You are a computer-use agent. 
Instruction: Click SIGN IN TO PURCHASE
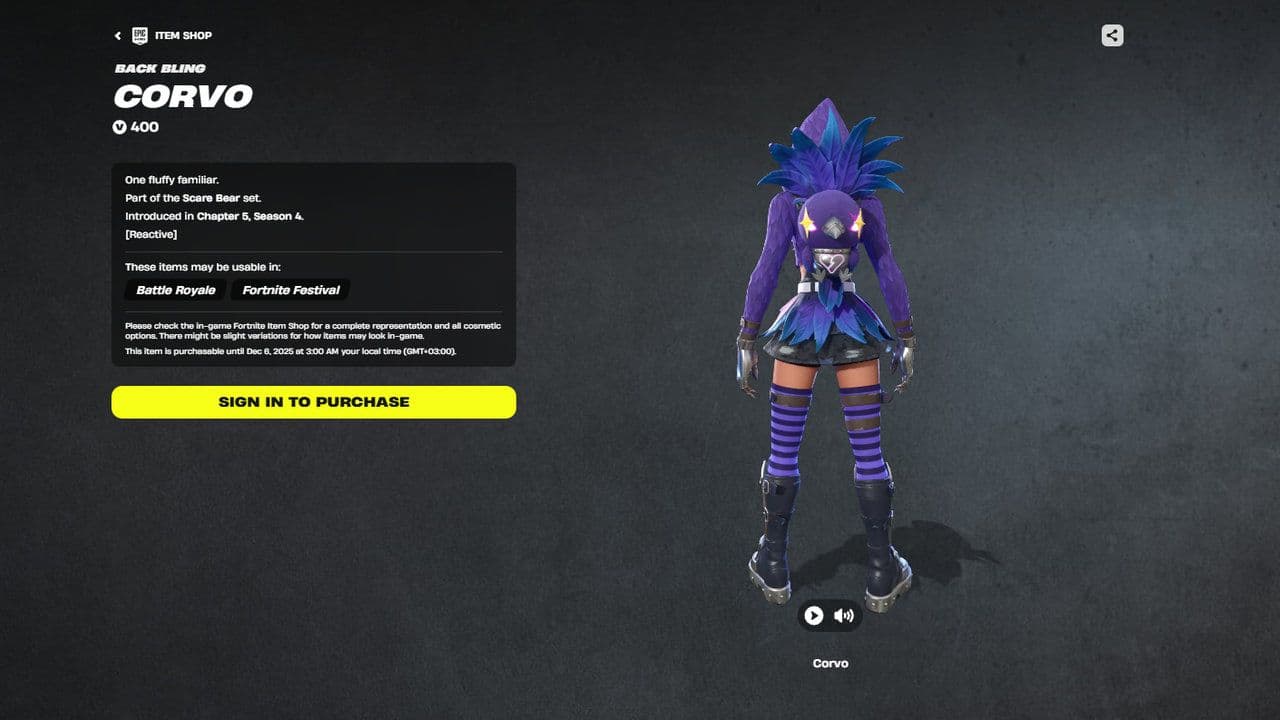tap(313, 402)
